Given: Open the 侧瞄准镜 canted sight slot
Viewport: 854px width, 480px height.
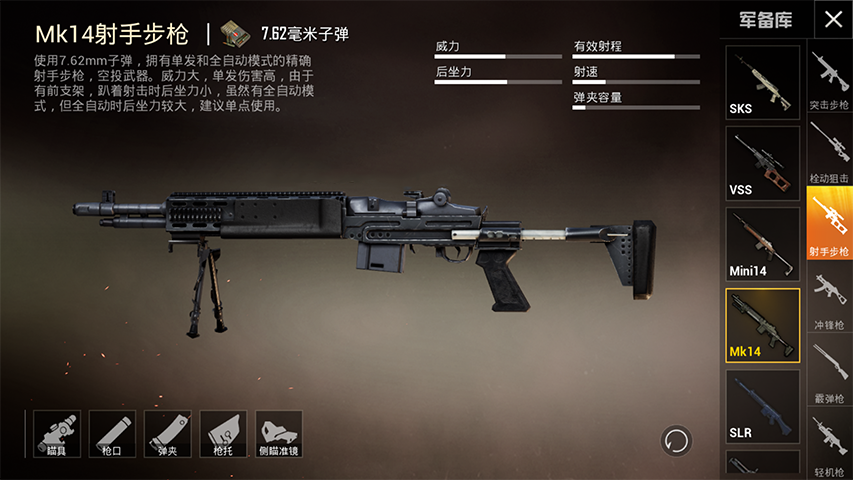Looking at the screenshot, I should pos(279,434).
